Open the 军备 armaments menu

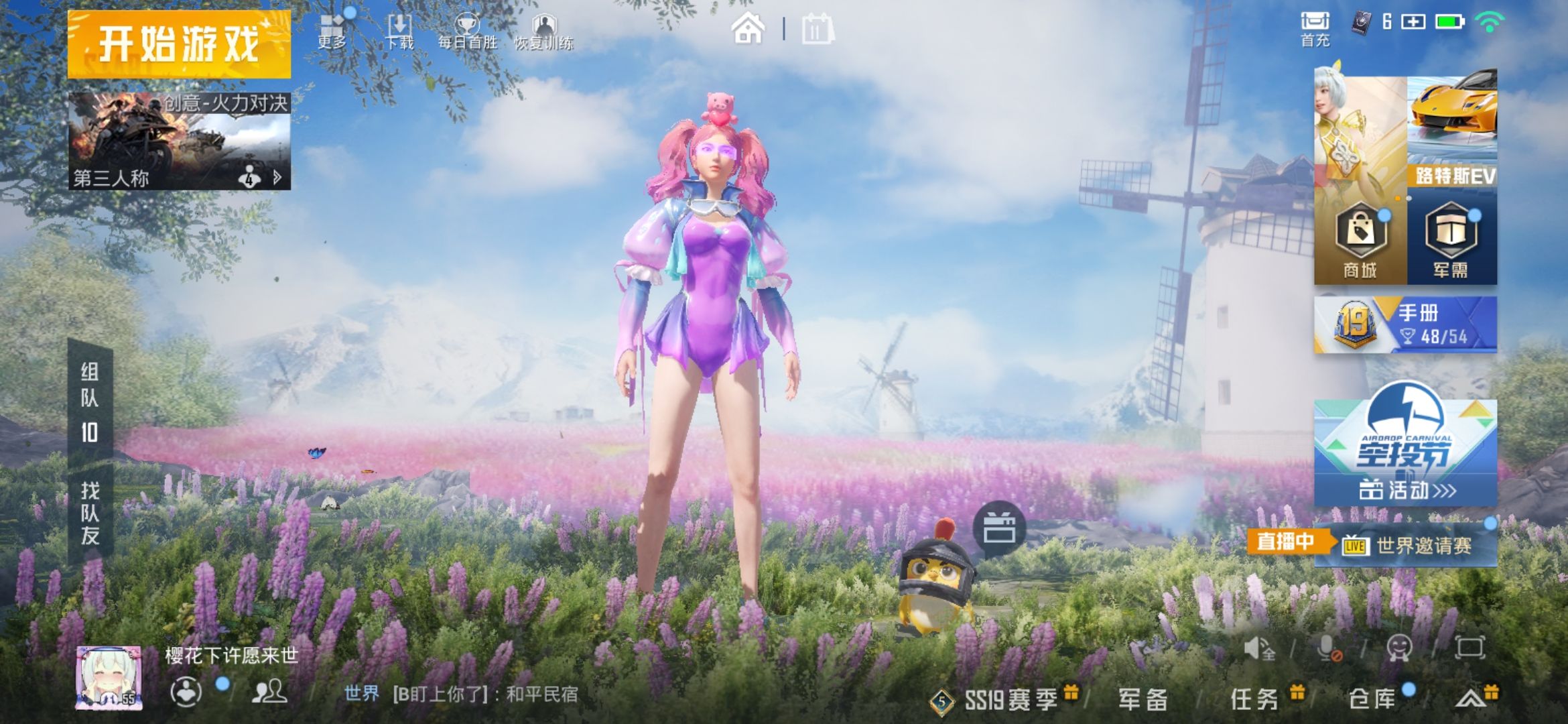tap(1143, 700)
